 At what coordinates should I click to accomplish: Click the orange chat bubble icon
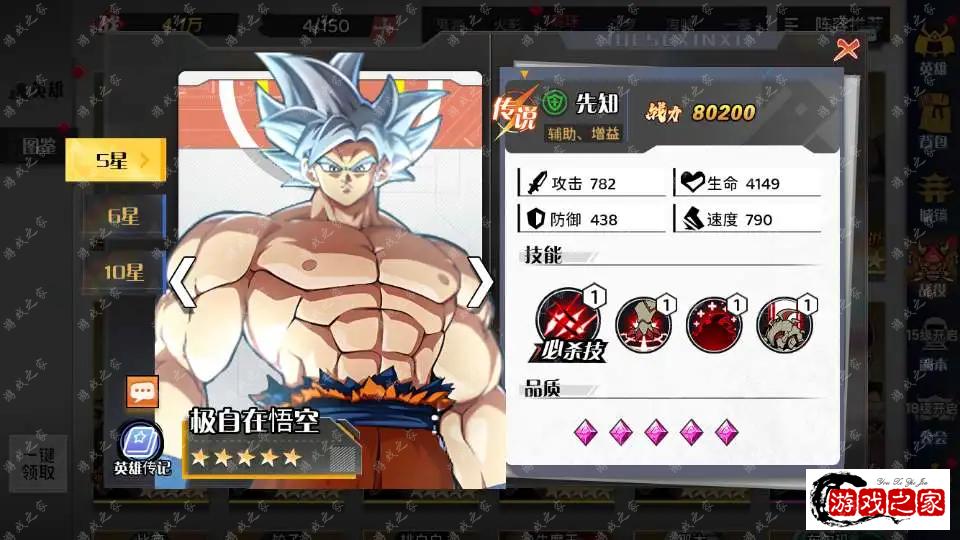click(x=142, y=392)
